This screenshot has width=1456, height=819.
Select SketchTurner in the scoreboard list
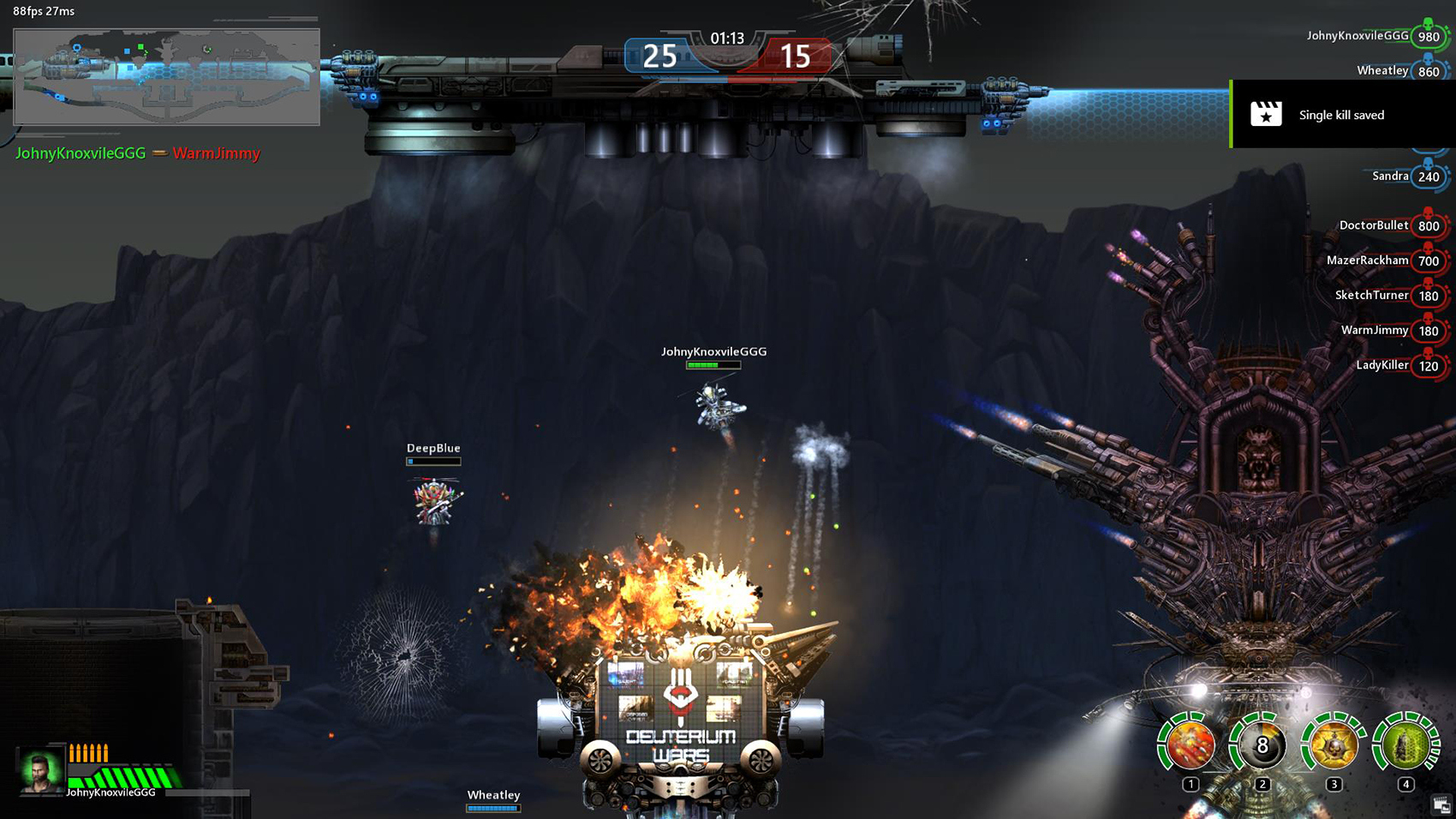tap(1371, 296)
